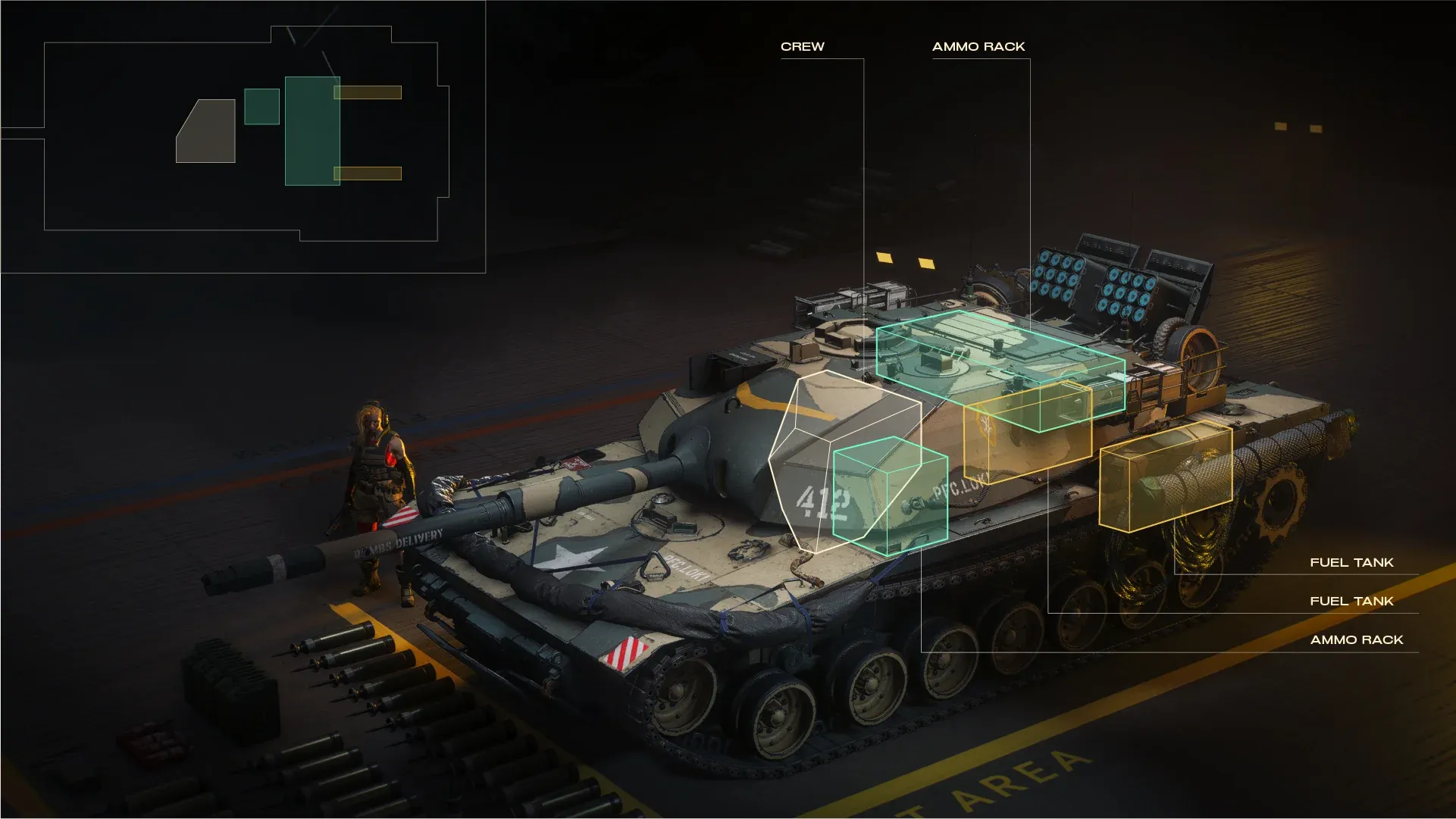Screen dimensions: 1456x819
Task: Choose the AMMO RACK label under FUEL TANK
Action: tap(1356, 640)
